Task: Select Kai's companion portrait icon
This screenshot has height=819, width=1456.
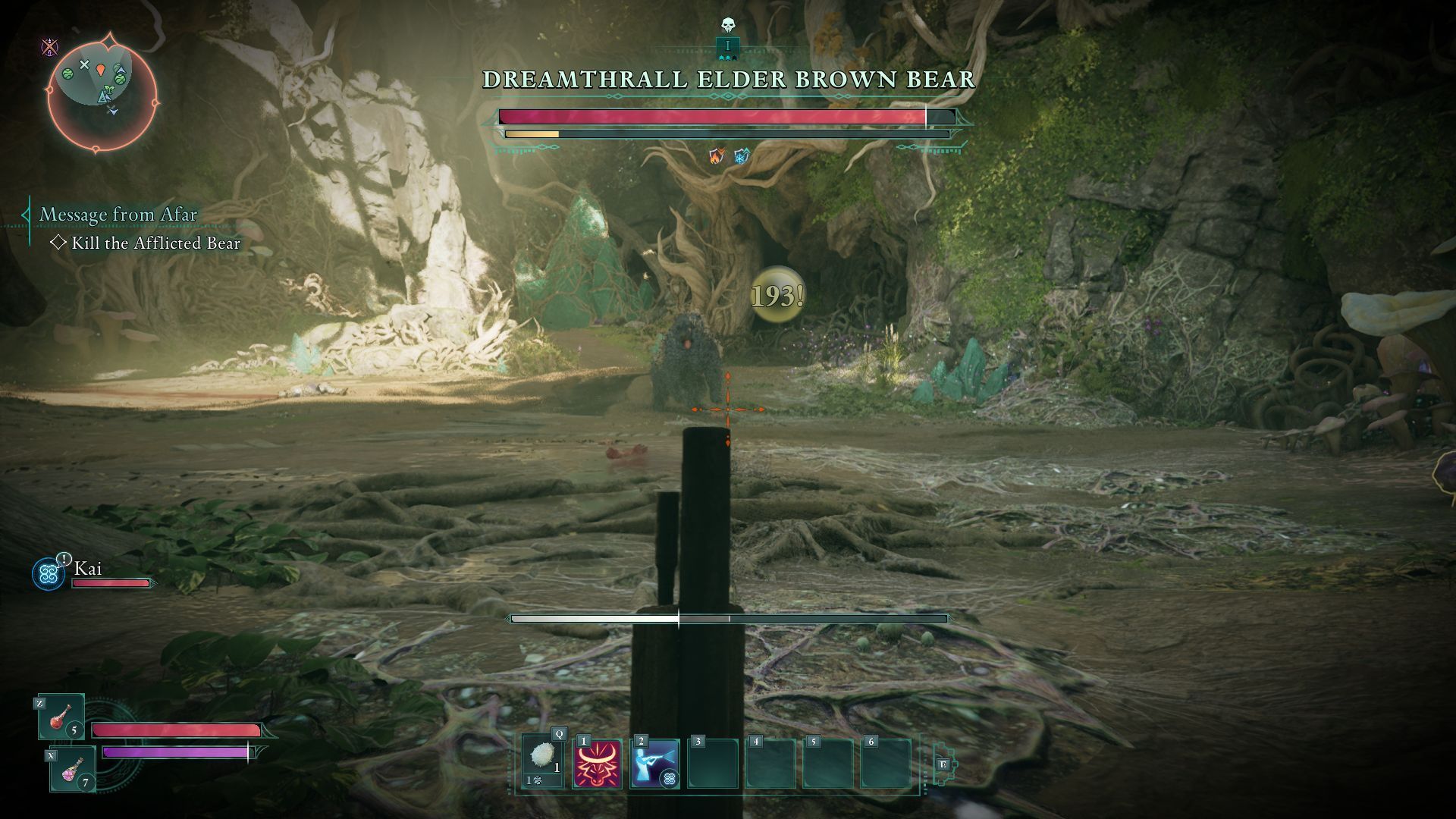Action: 49,574
